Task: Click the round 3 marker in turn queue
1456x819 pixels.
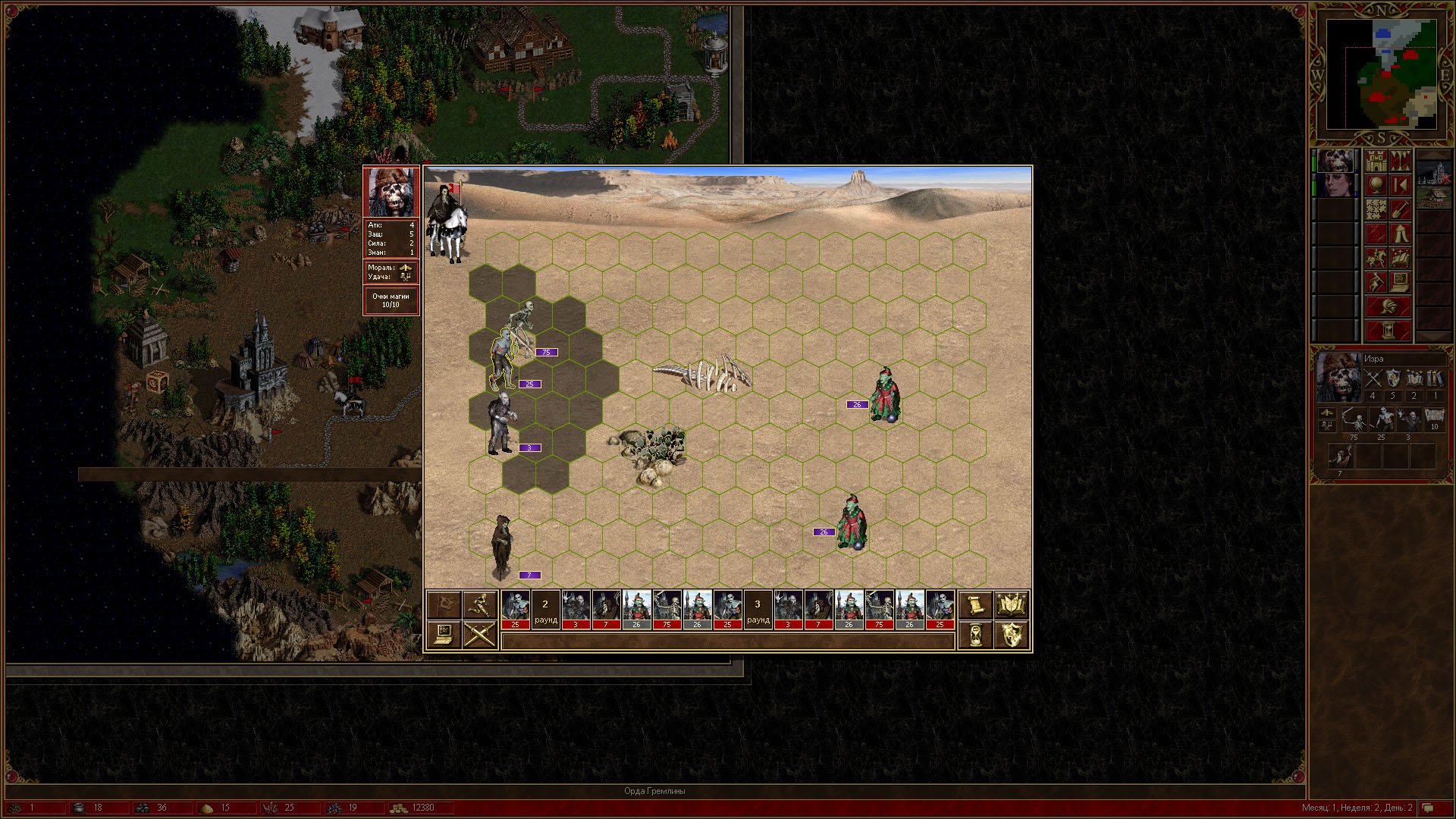Action: [758, 610]
